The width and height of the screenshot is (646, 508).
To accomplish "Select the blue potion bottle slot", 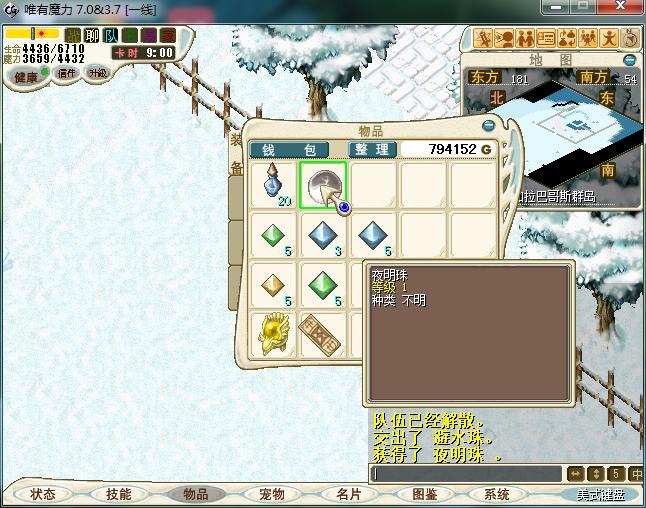I will click(274, 184).
